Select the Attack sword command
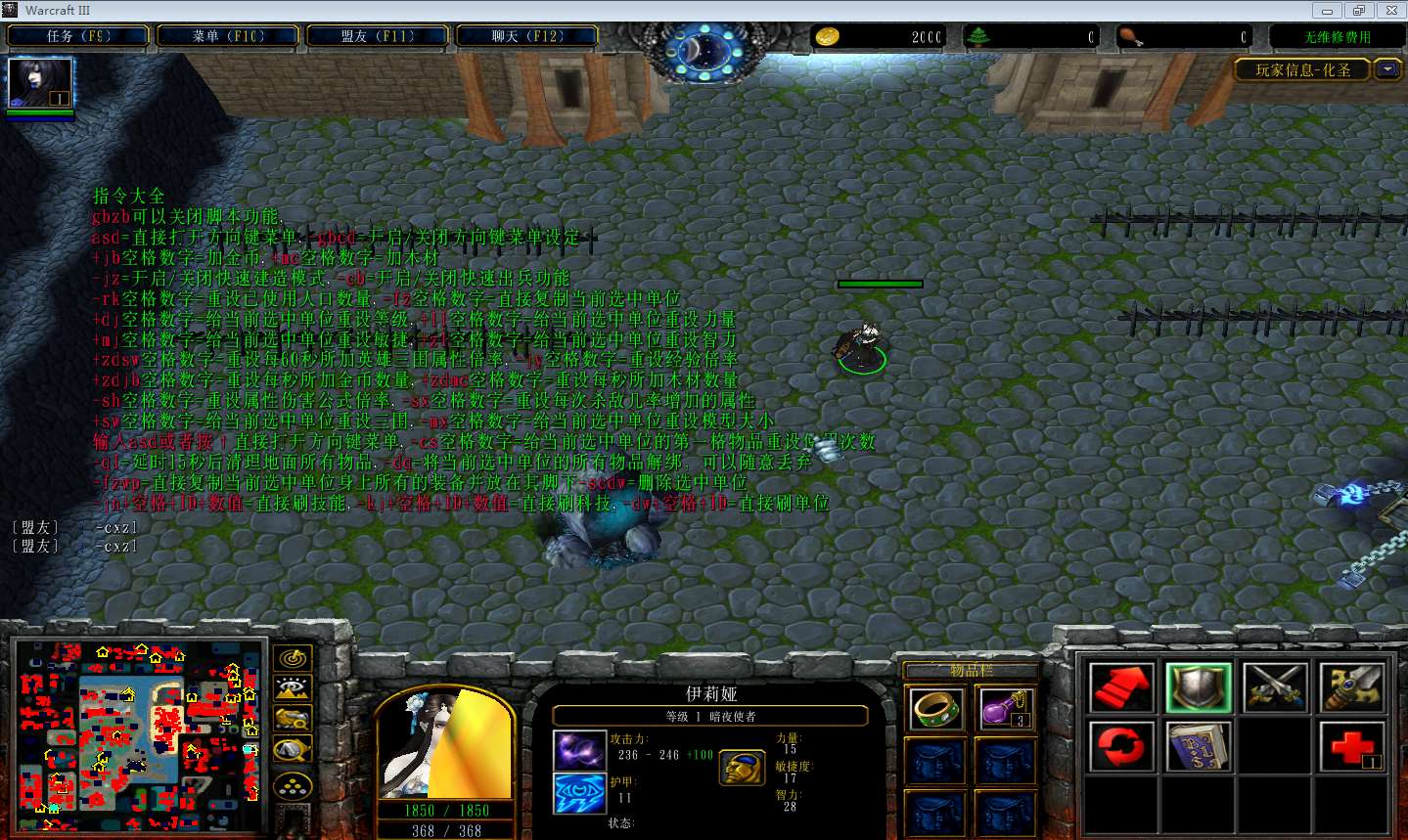 point(1352,686)
